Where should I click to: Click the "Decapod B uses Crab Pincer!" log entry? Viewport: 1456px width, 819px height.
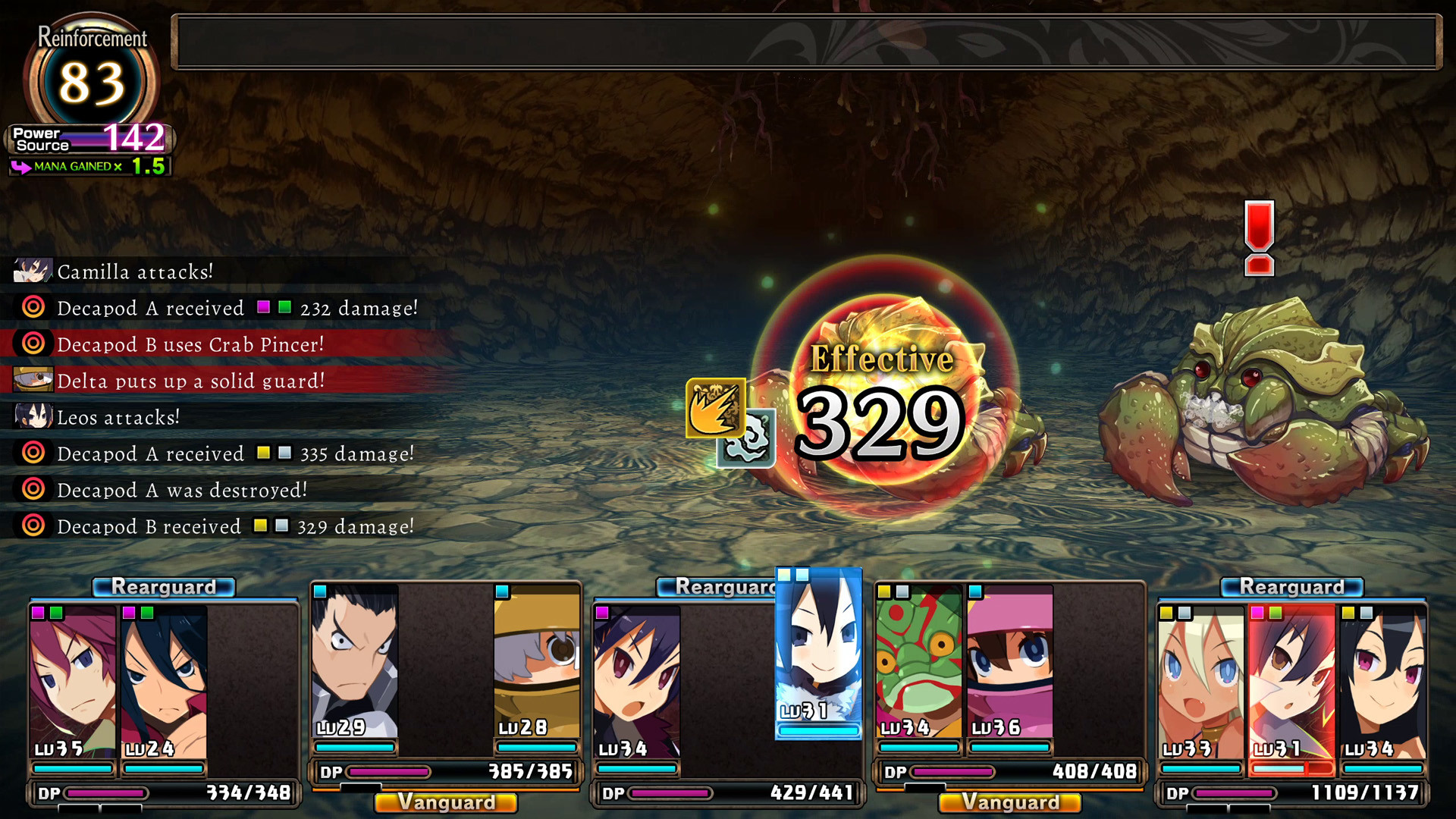tap(190, 344)
